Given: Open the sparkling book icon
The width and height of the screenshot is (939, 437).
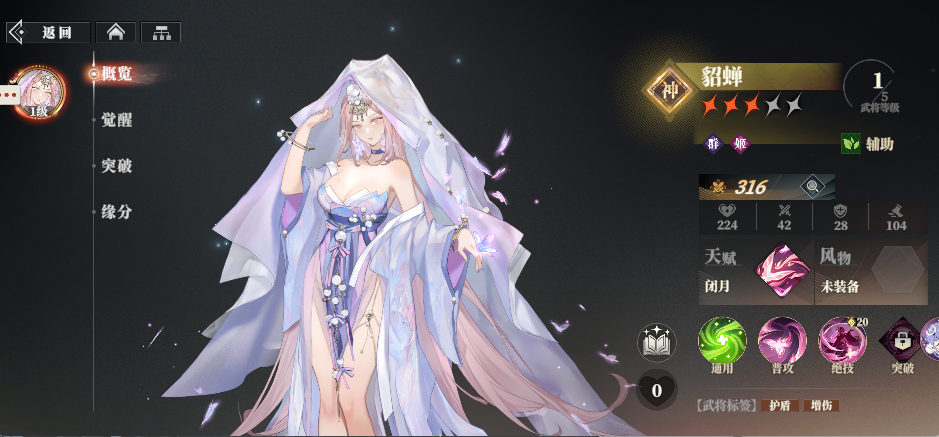Looking at the screenshot, I should tap(657, 342).
